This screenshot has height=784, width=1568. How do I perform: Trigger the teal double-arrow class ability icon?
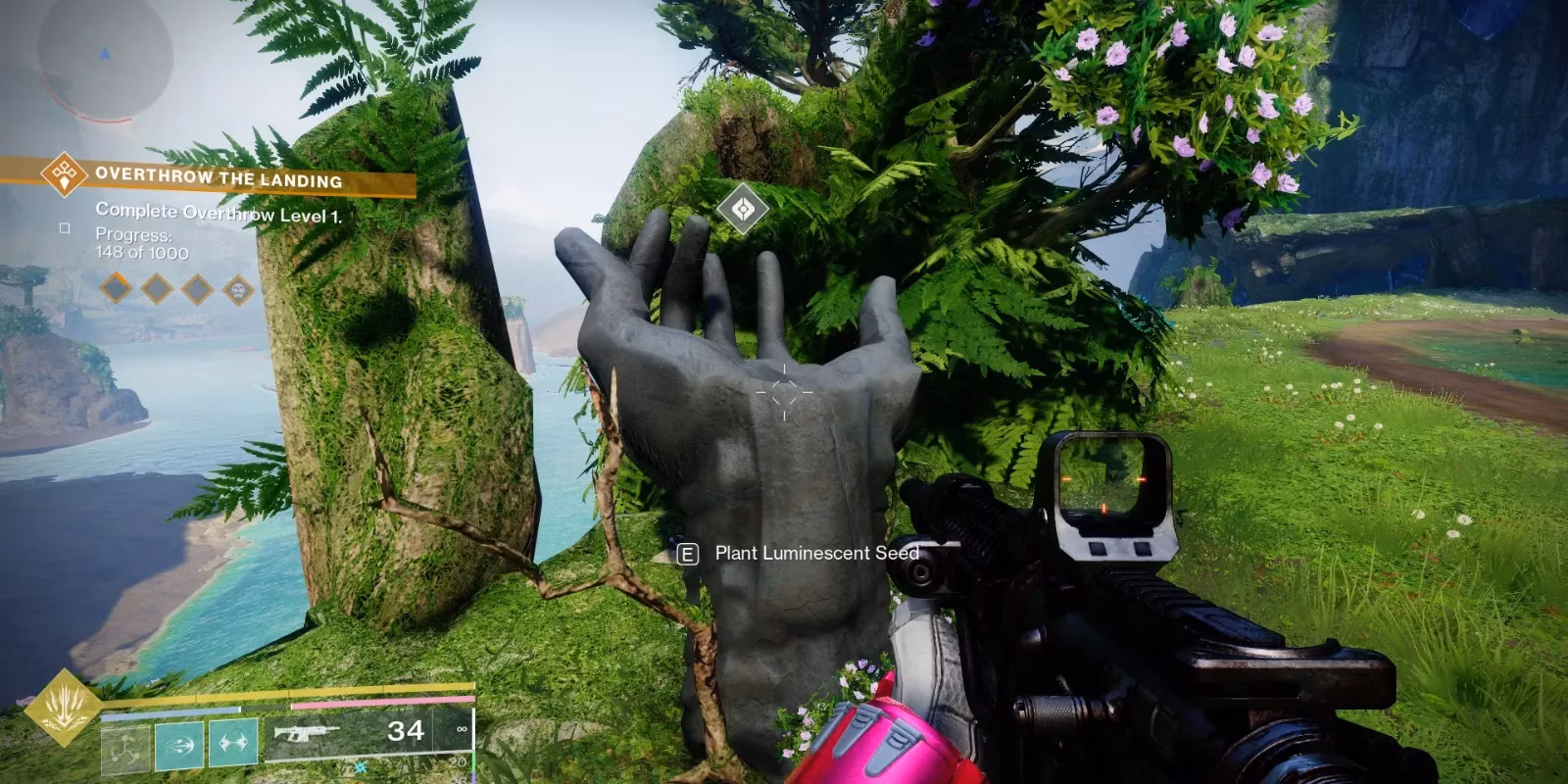click(x=232, y=744)
